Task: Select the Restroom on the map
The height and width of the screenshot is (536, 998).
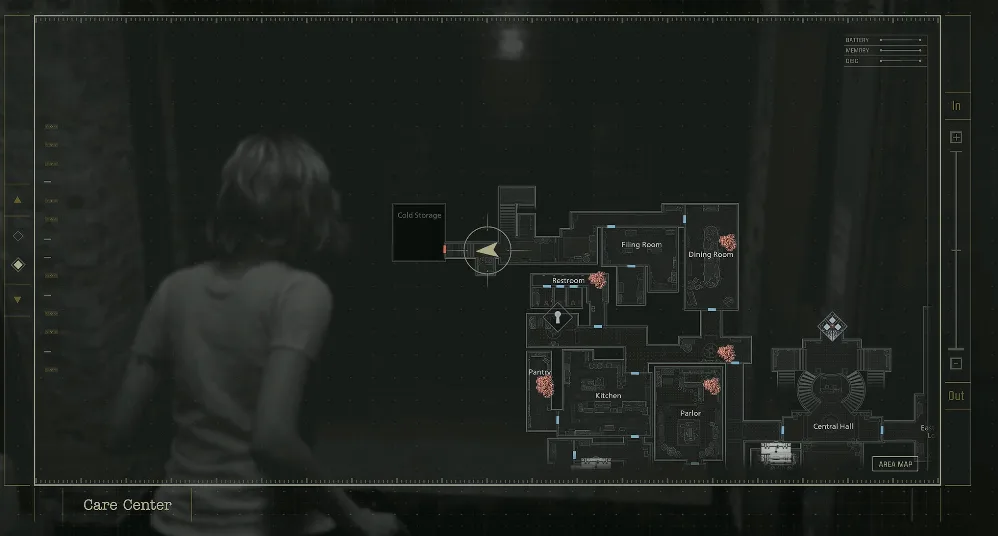Action: tap(568, 285)
